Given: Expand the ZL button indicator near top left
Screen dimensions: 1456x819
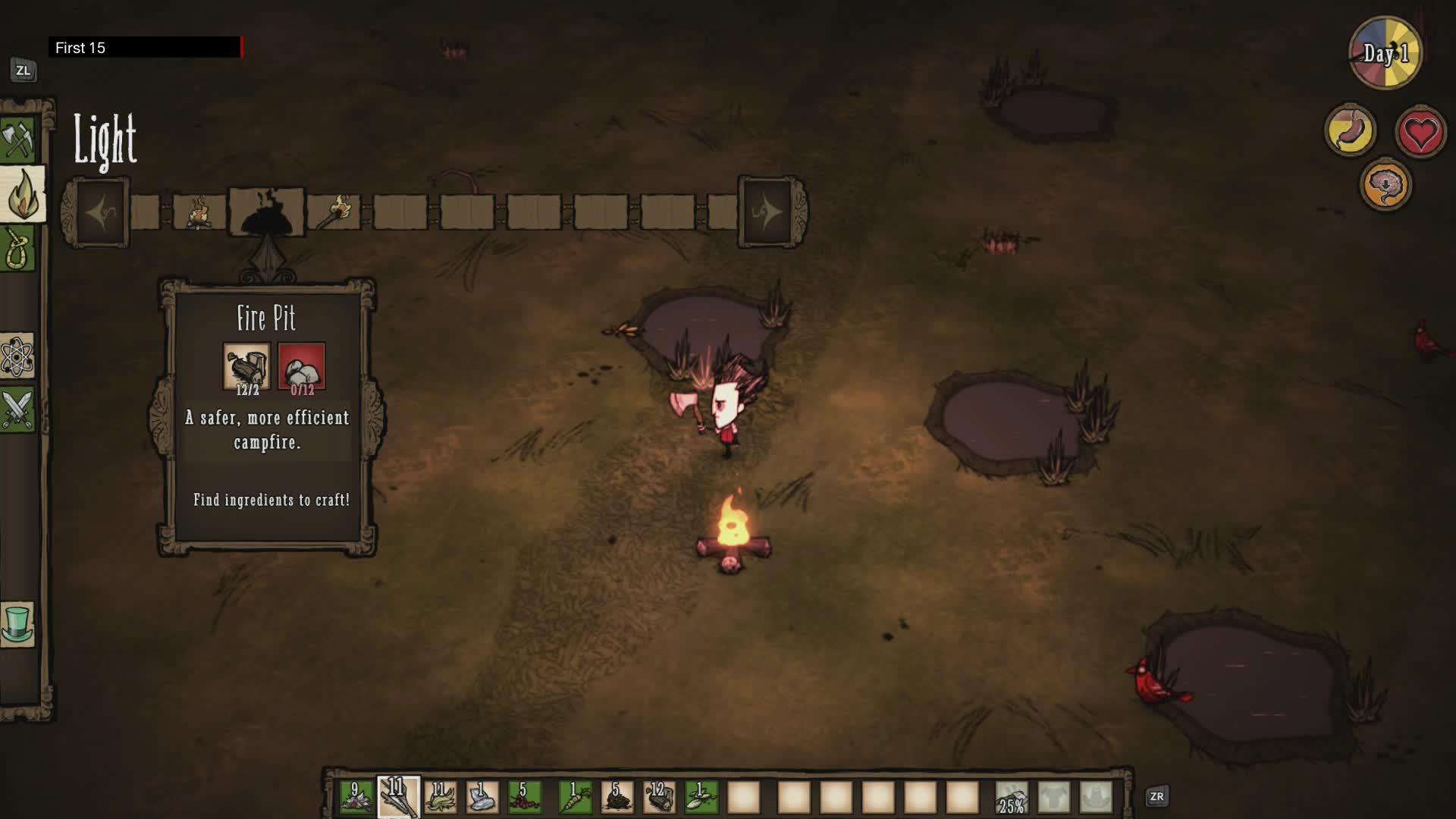Looking at the screenshot, I should click(x=24, y=68).
